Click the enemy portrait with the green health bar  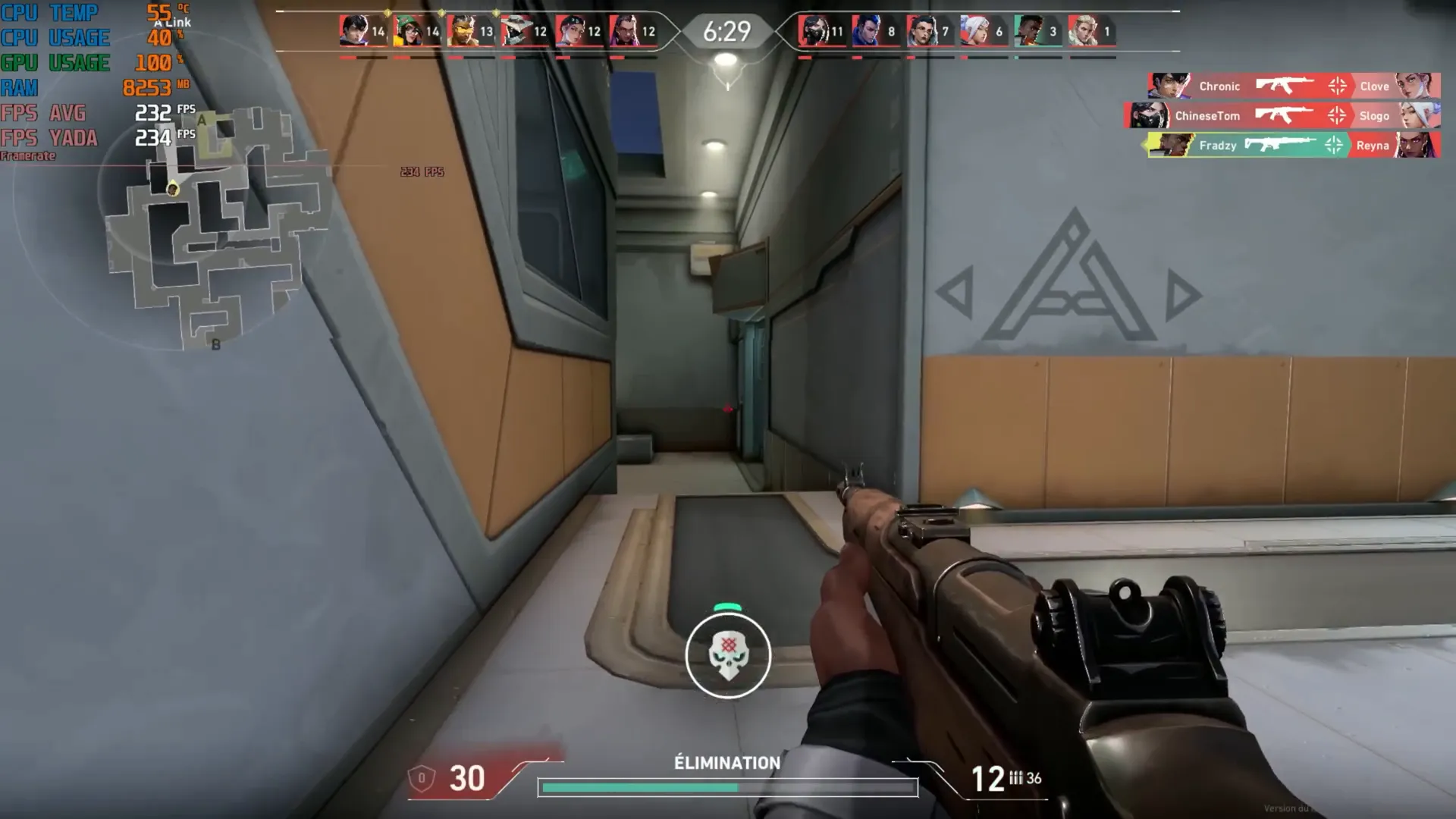tap(1030, 32)
